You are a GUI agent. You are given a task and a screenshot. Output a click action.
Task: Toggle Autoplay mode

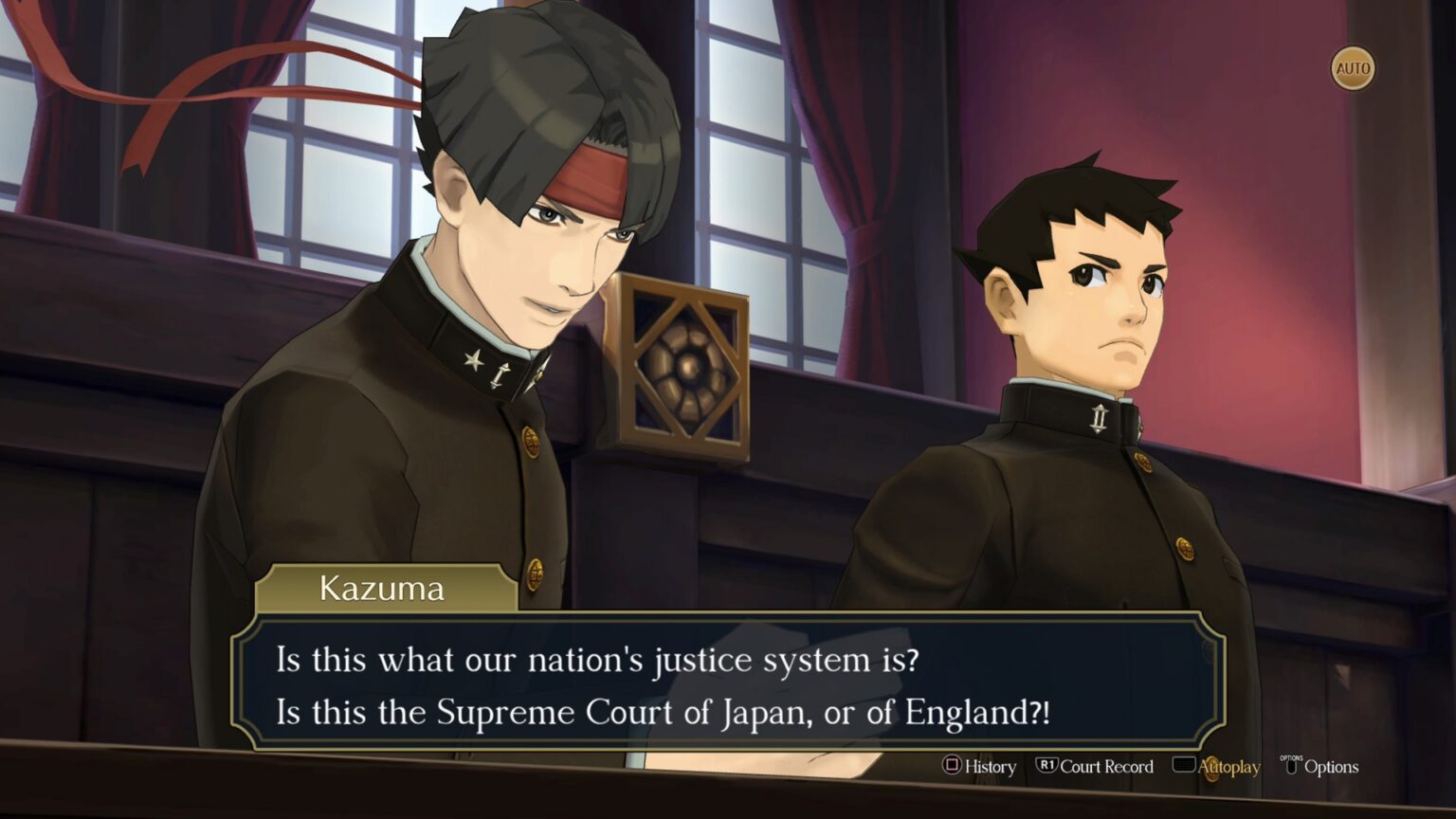tap(1217, 766)
